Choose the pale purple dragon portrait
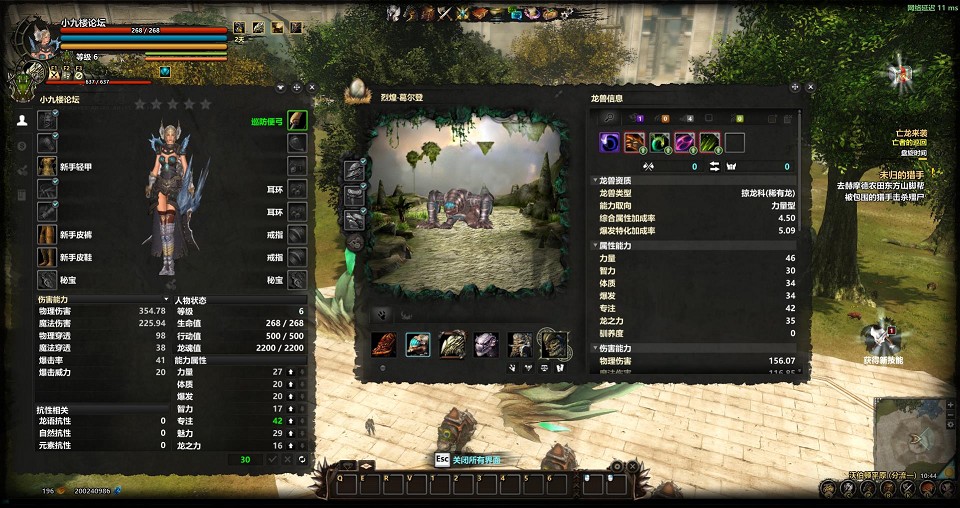 point(486,345)
